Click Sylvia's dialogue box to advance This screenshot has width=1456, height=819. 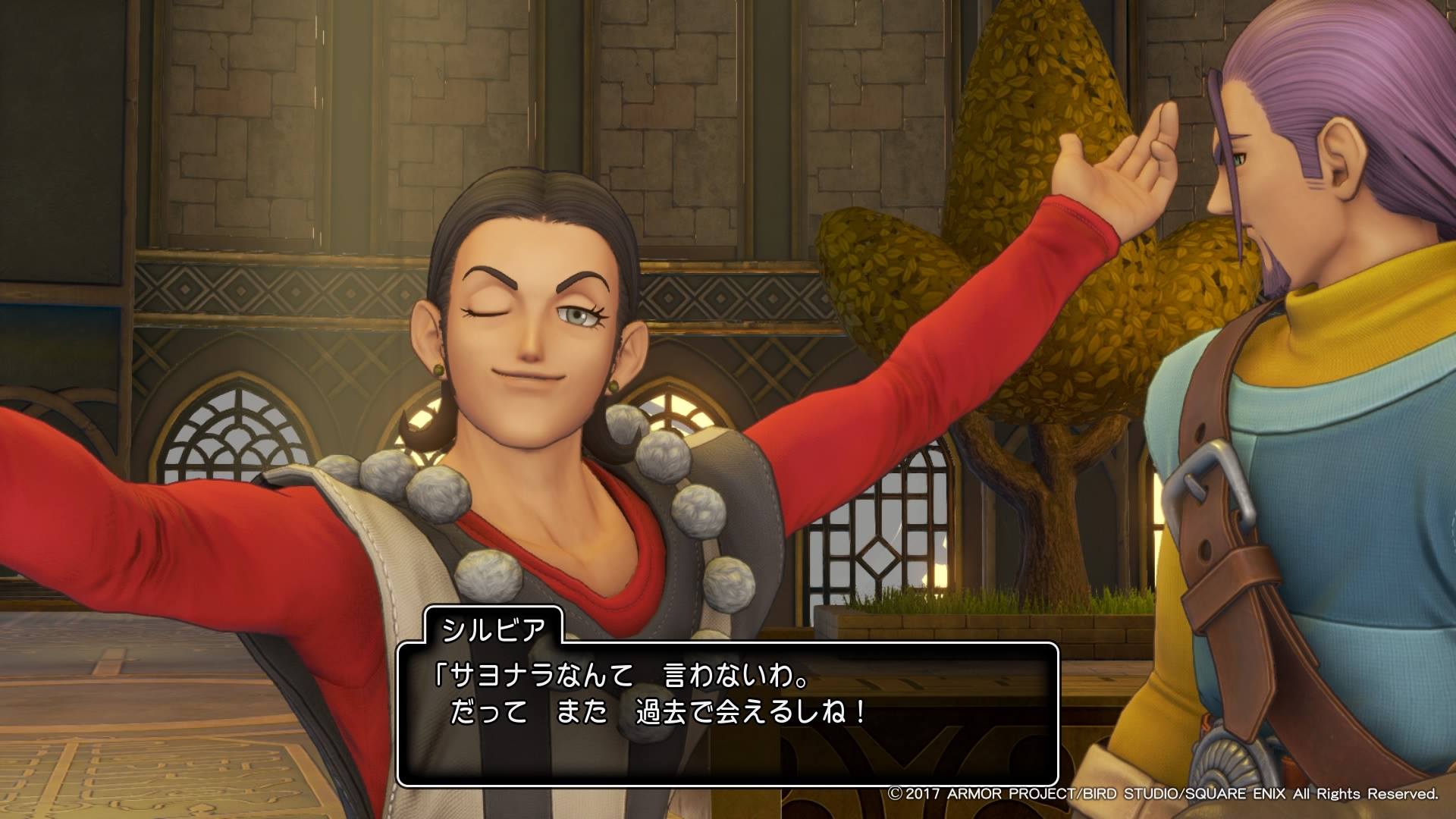point(726,714)
